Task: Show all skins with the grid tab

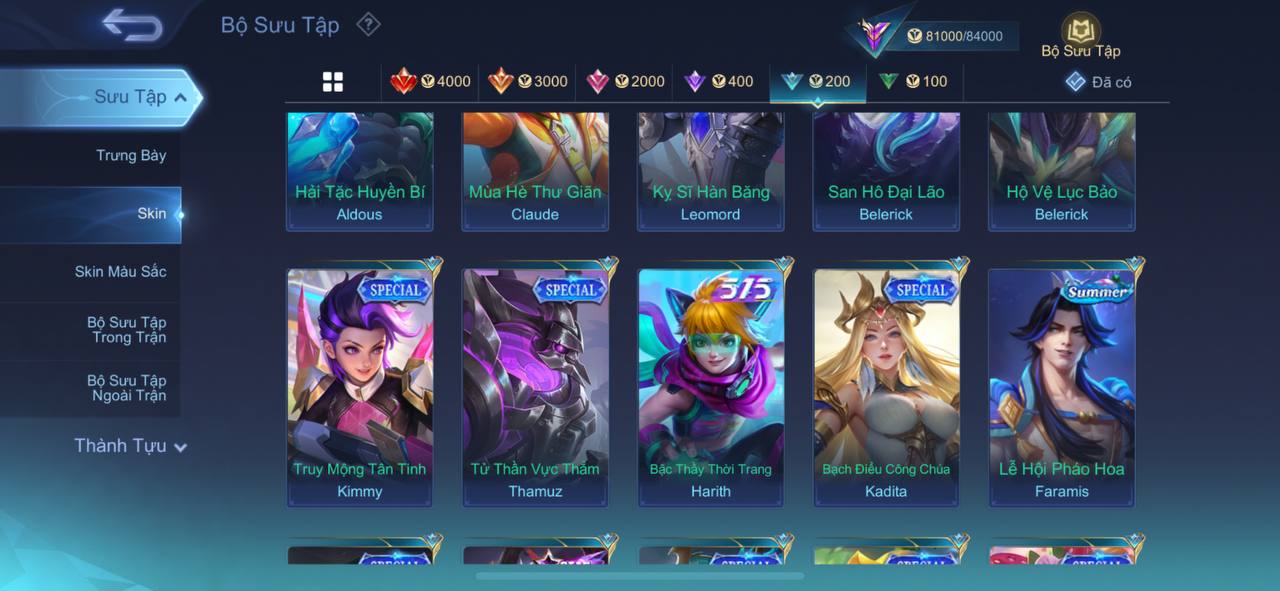Action: tap(333, 82)
